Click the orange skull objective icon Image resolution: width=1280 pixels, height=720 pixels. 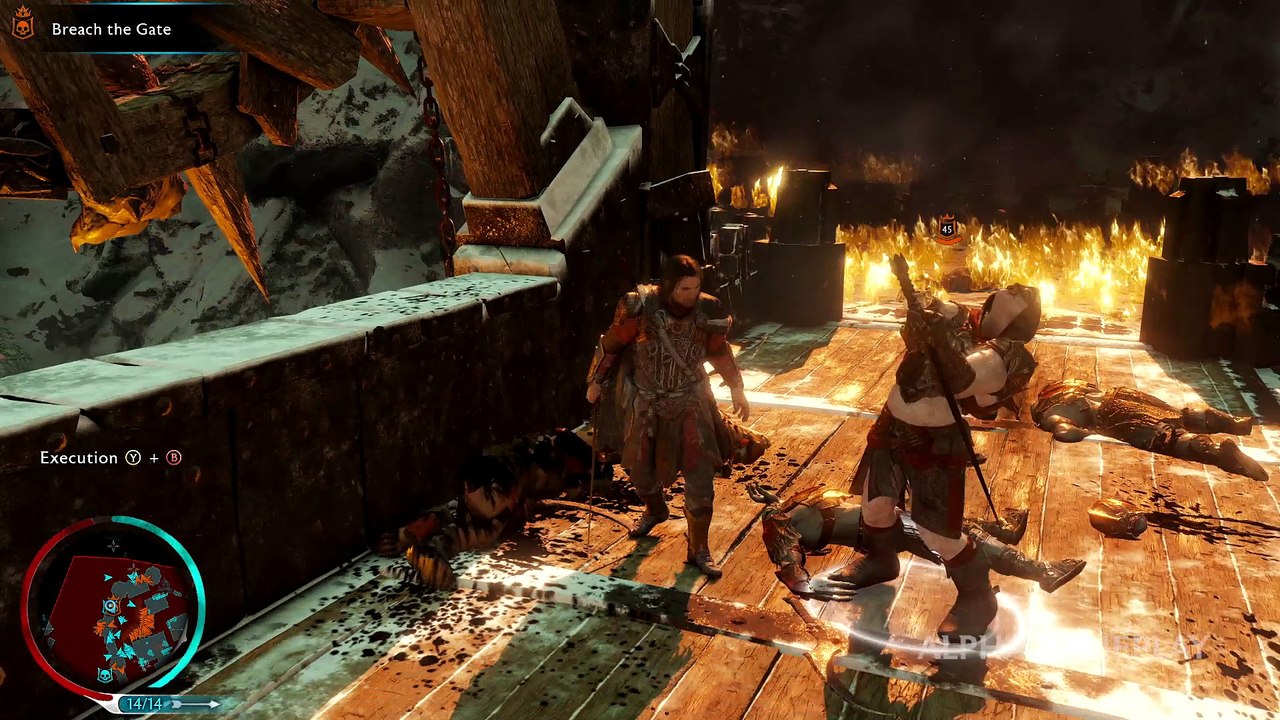click(22, 28)
